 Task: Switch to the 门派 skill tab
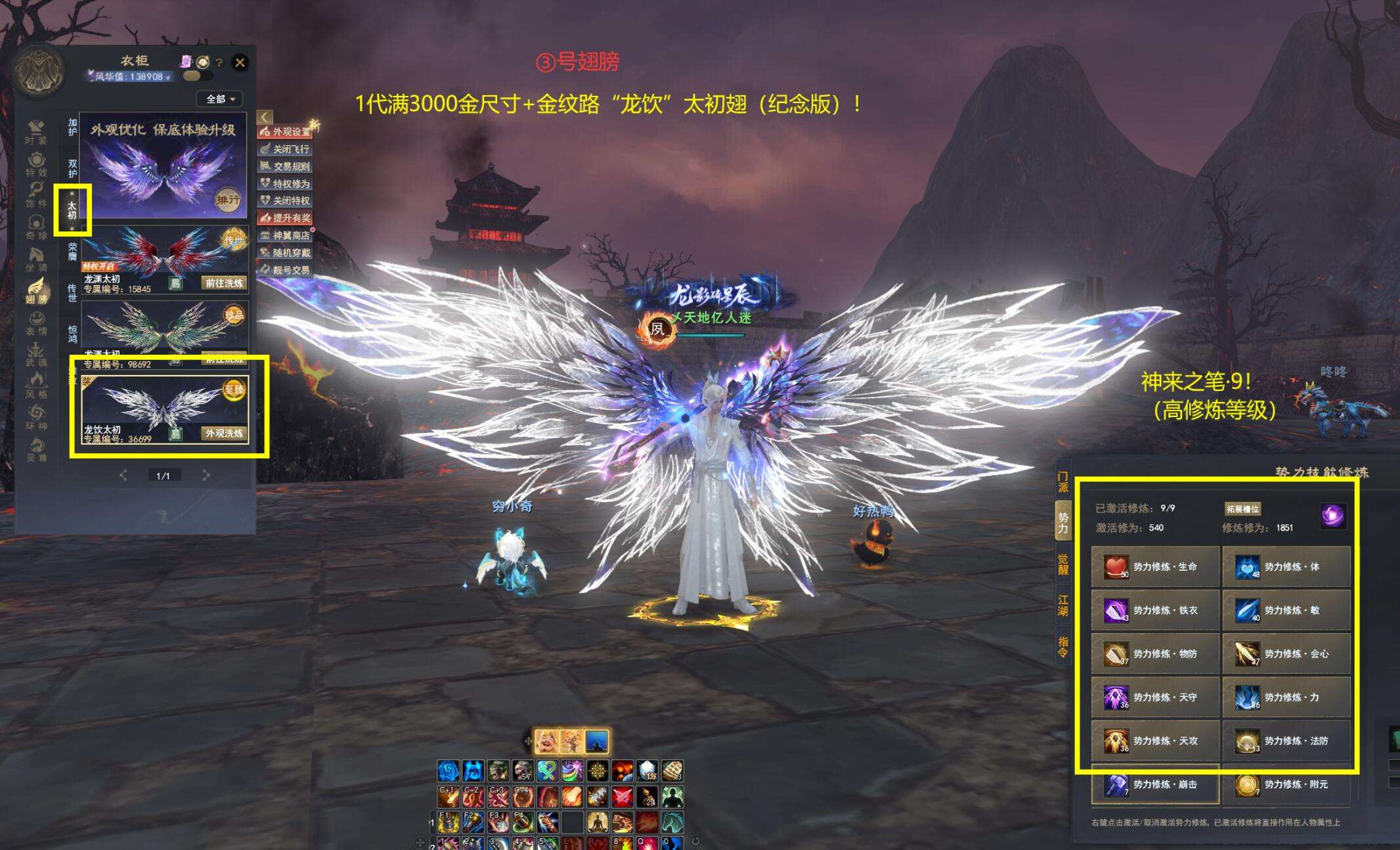1062,481
